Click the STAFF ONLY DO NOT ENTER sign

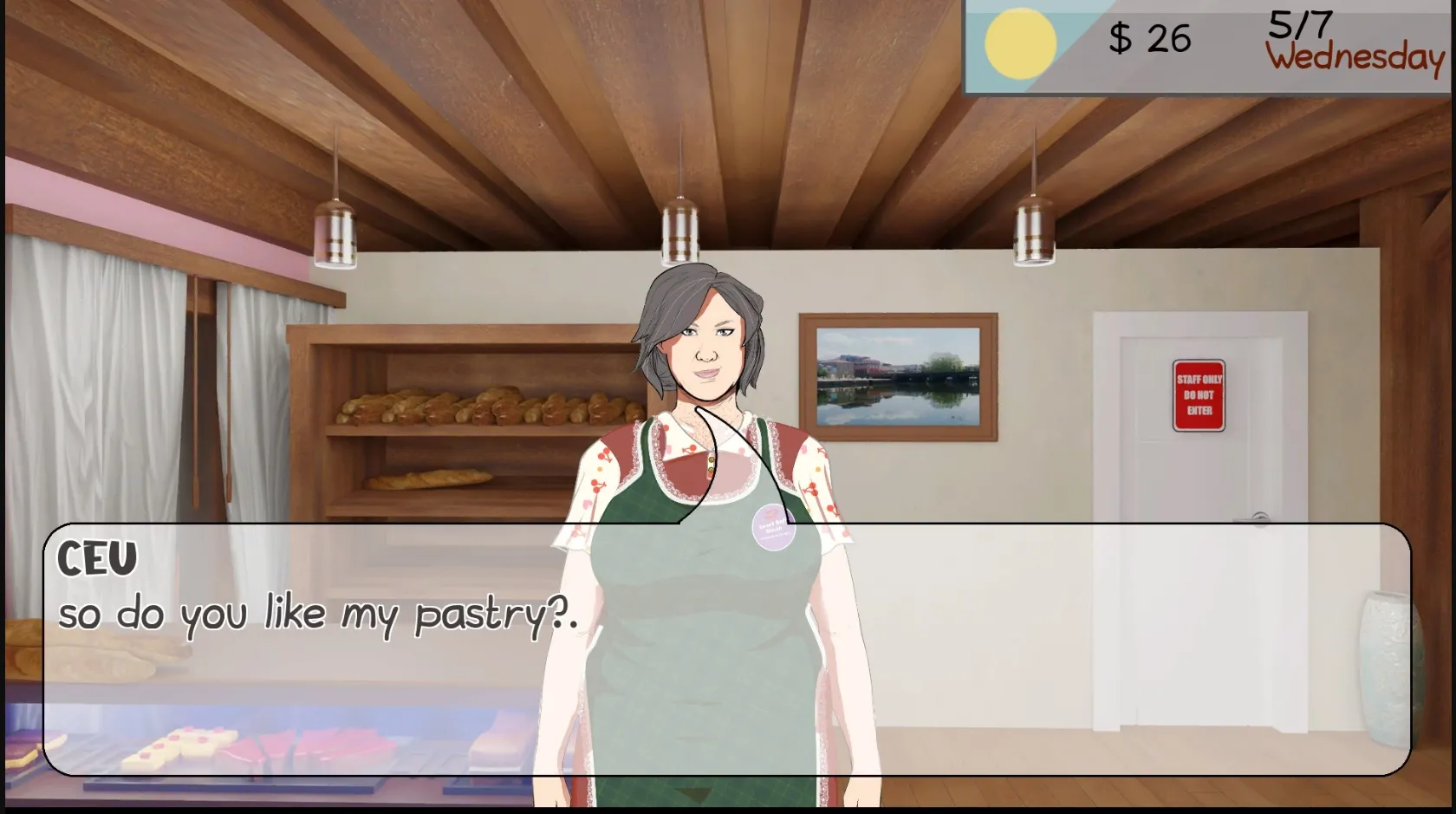tap(1197, 396)
